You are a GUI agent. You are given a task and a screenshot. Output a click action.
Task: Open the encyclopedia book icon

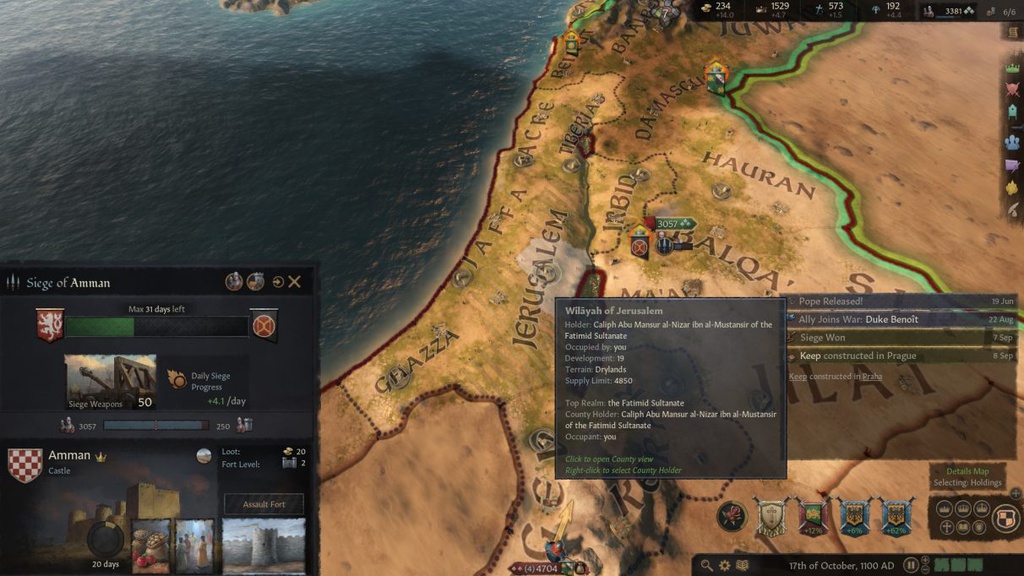click(743, 566)
